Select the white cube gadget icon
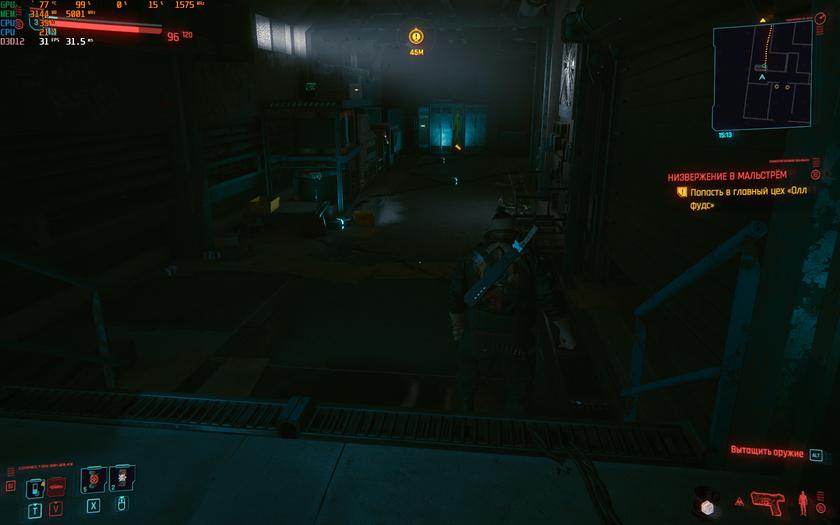840x525 pixels. pos(707,507)
